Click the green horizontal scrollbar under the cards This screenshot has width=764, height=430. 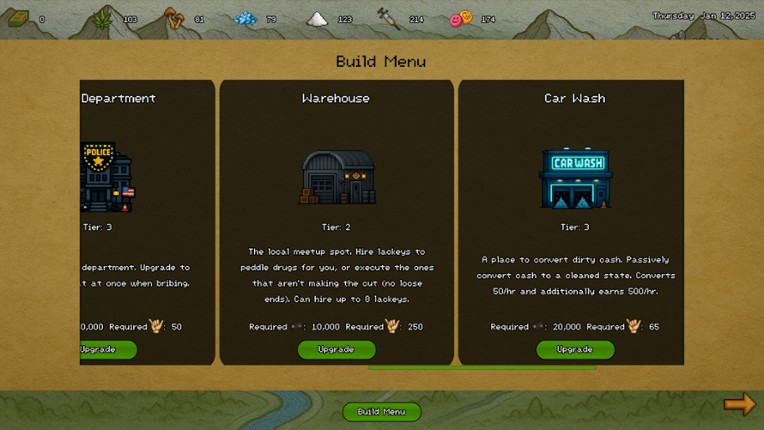pyautogui.click(x=482, y=368)
